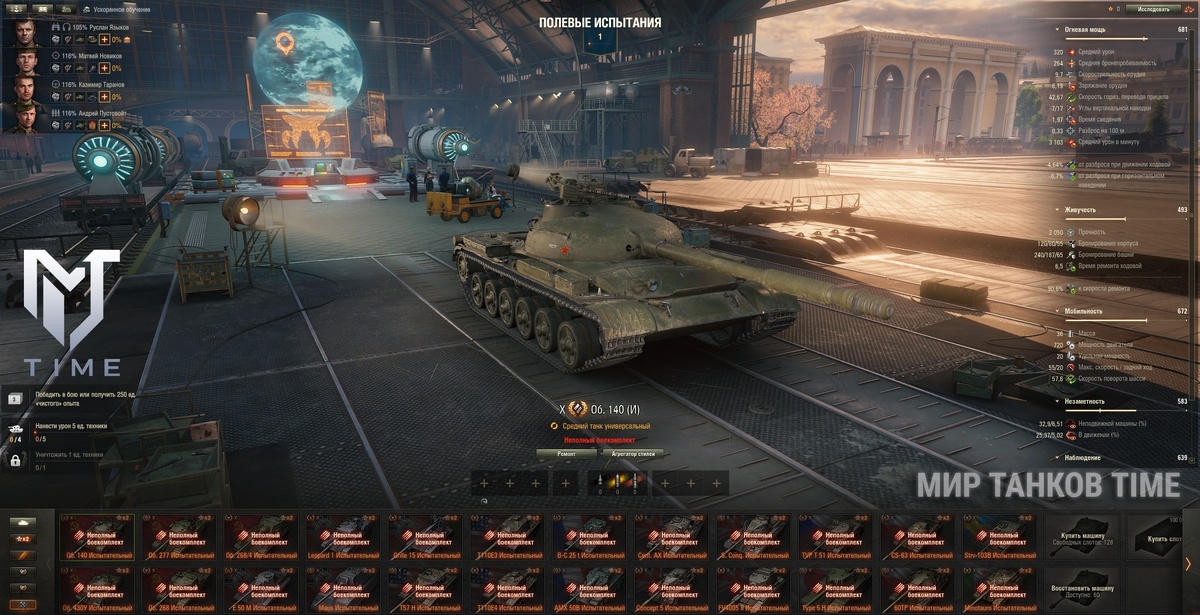Open the Исследовать research button
The height and width of the screenshot is (615, 1200).
pyautogui.click(x=1145, y=9)
